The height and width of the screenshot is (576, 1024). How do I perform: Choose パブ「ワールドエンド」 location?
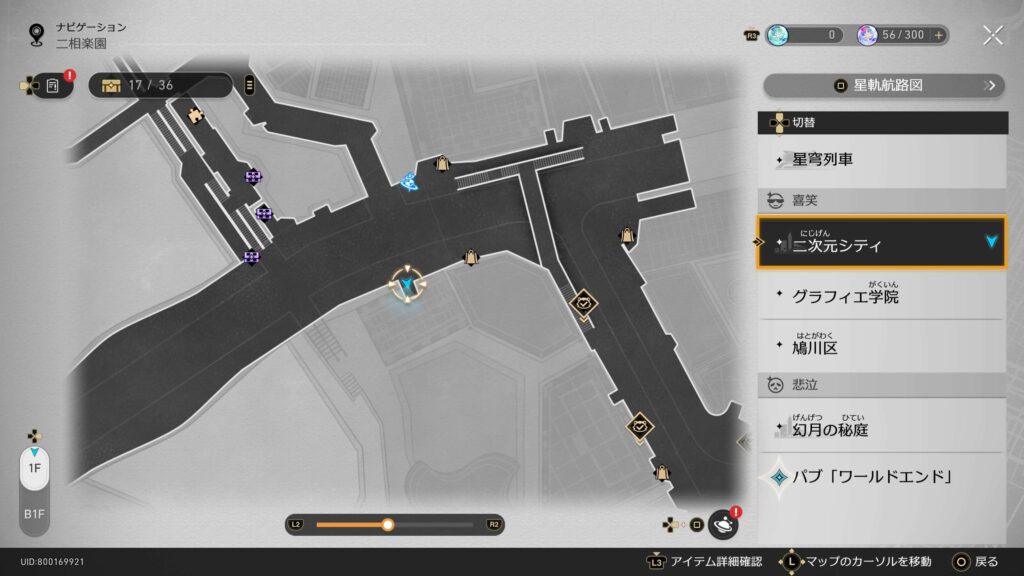pyautogui.click(x=881, y=476)
